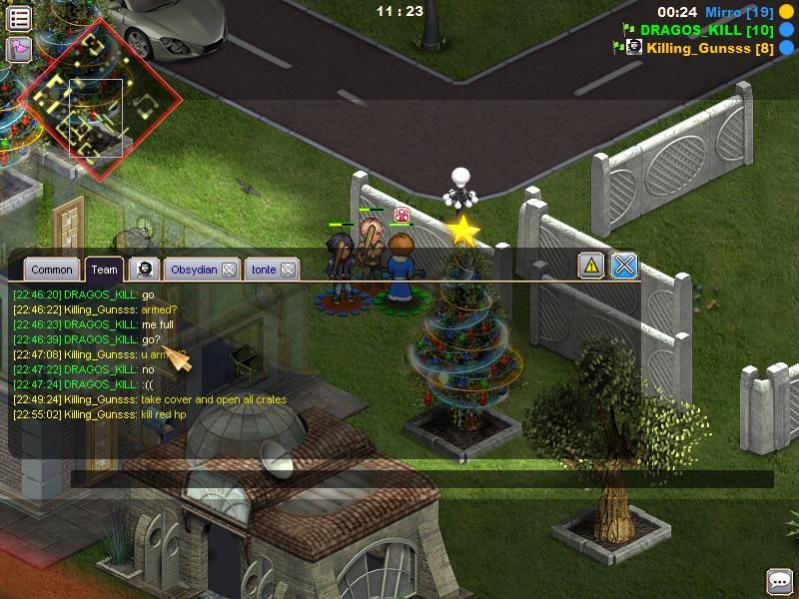
Task: Switch to the Obsydian chat tab
Action: pyautogui.click(x=193, y=269)
